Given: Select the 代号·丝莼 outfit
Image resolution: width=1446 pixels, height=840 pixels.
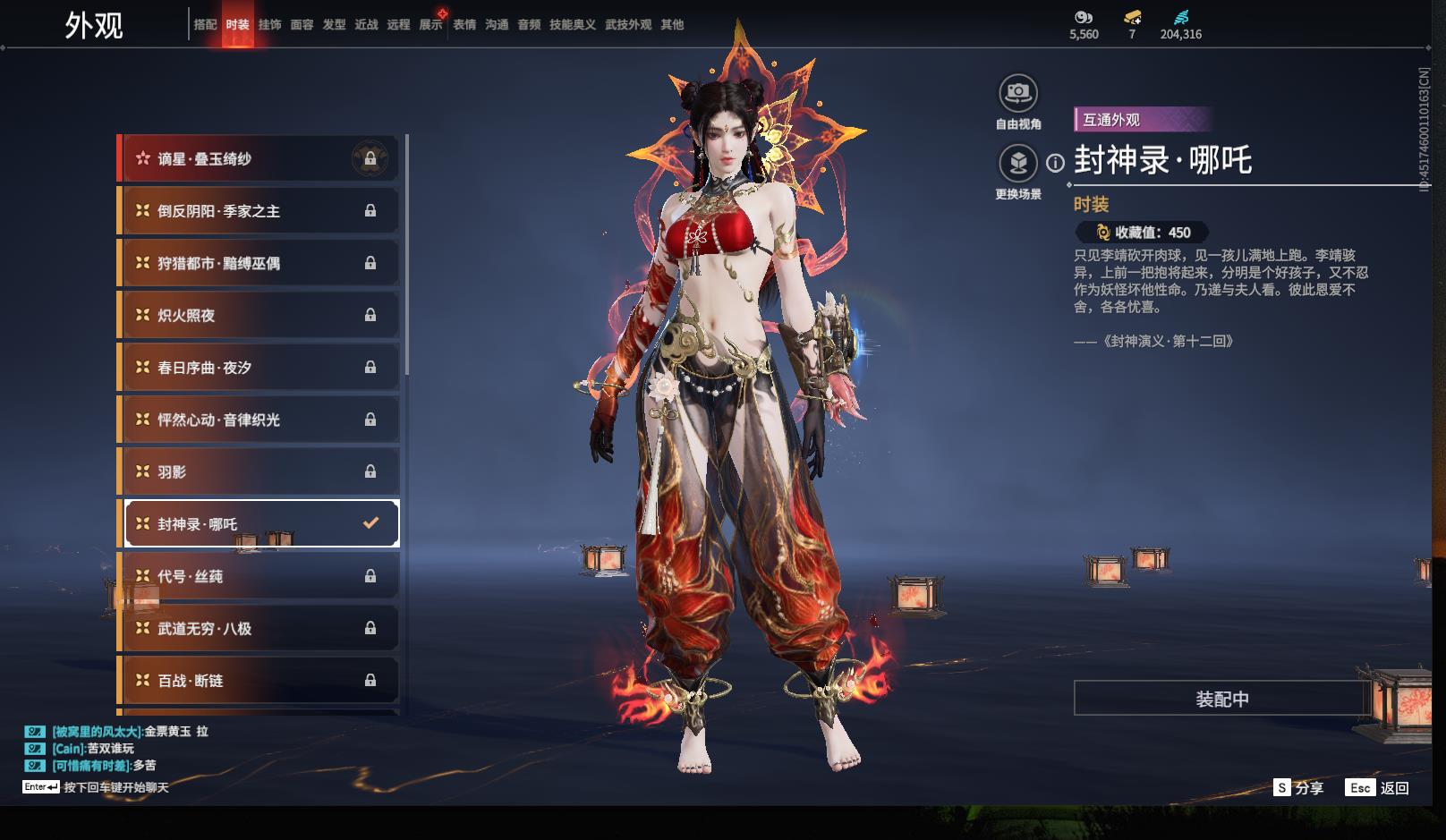Looking at the screenshot, I should (x=258, y=577).
